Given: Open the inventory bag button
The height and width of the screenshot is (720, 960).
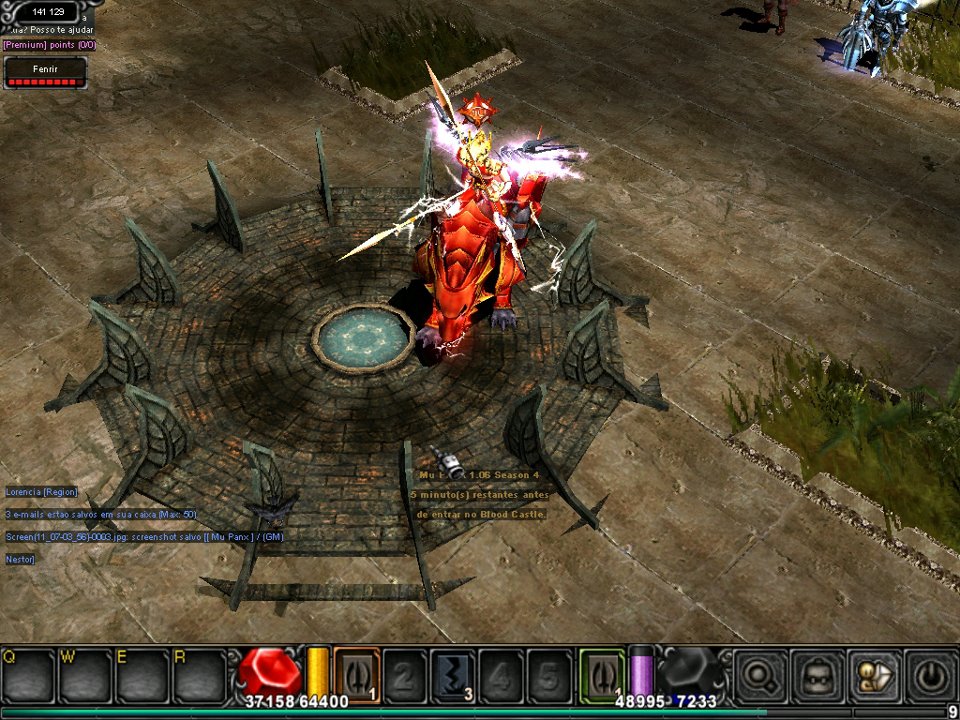Looking at the screenshot, I should (x=816, y=676).
